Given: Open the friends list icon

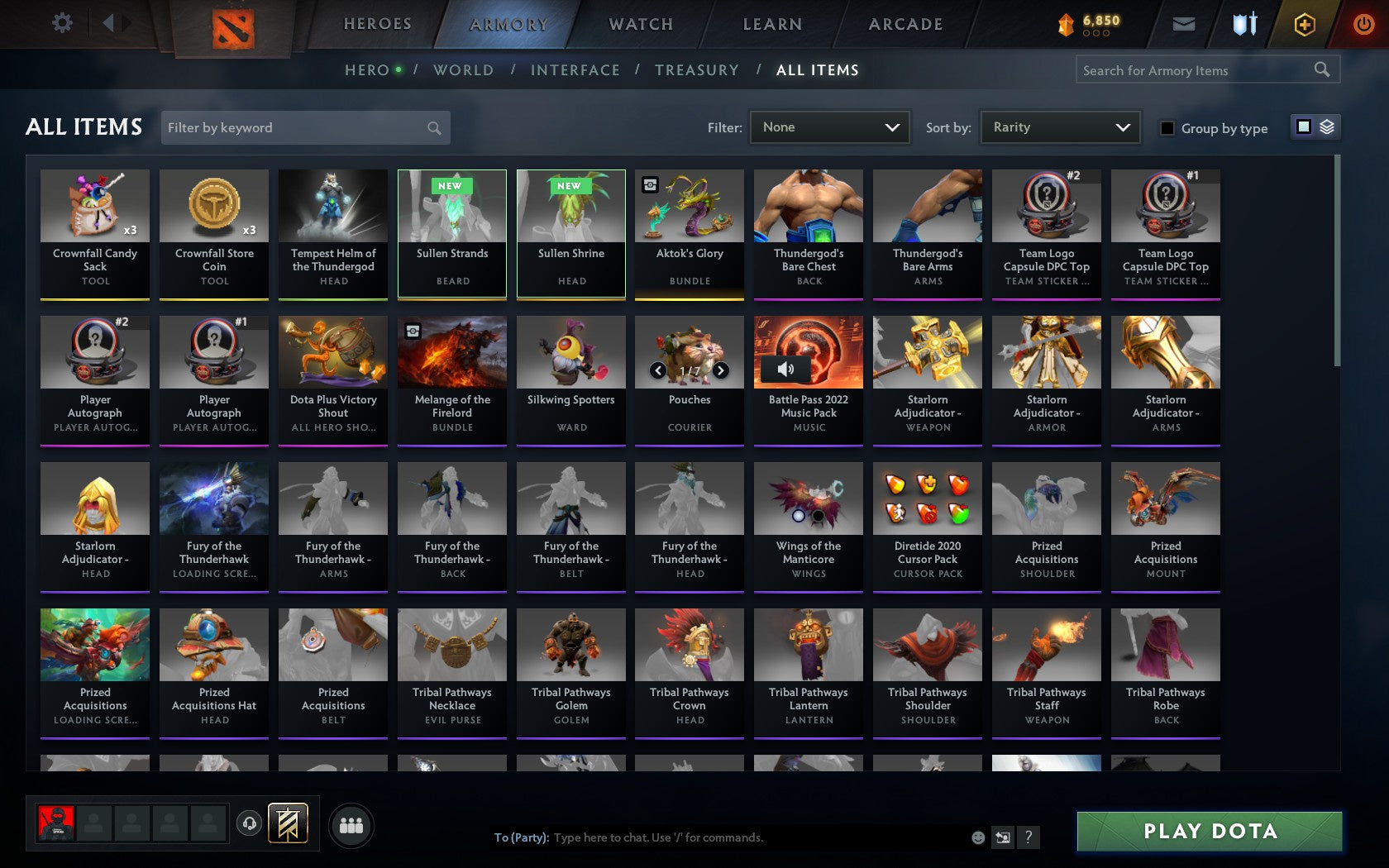Looking at the screenshot, I should tap(352, 824).
